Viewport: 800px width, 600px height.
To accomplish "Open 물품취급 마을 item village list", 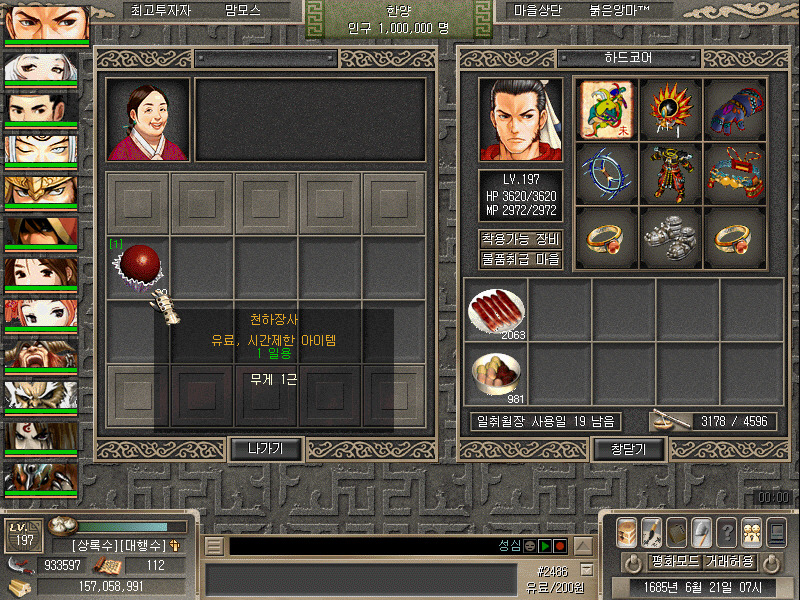I will click(520, 259).
